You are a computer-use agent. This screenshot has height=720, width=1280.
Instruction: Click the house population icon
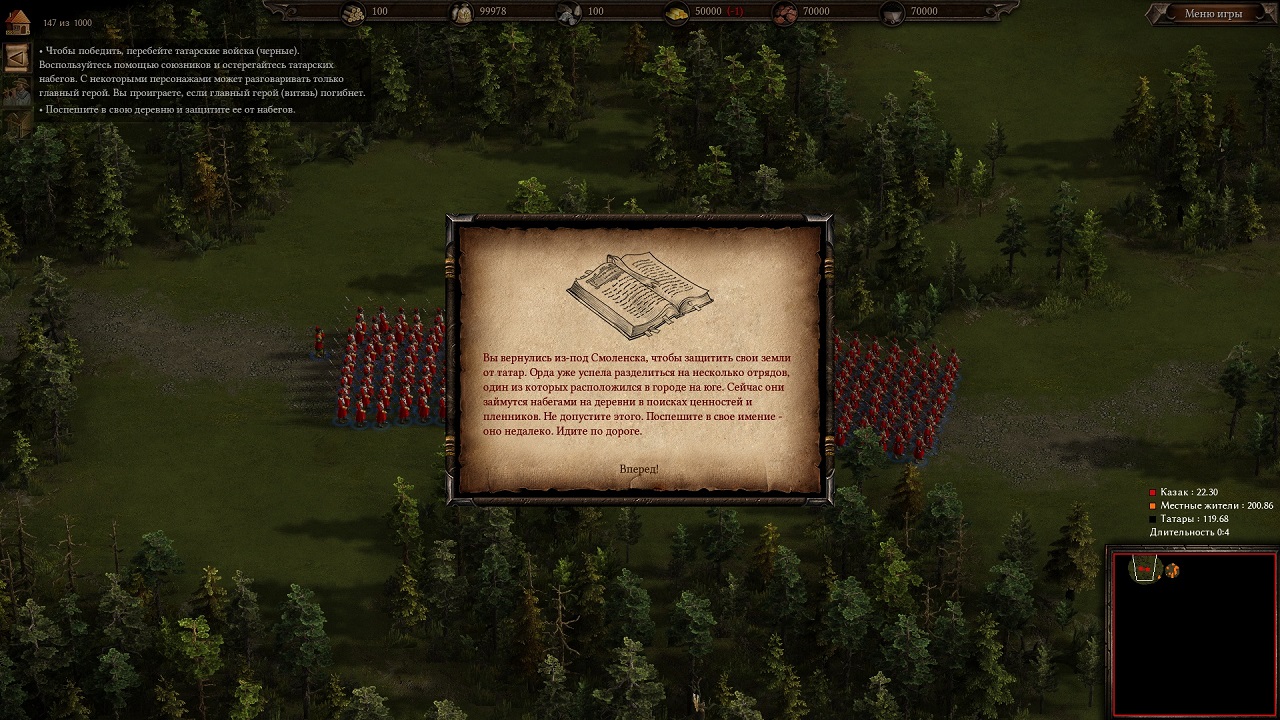[x=17, y=21]
